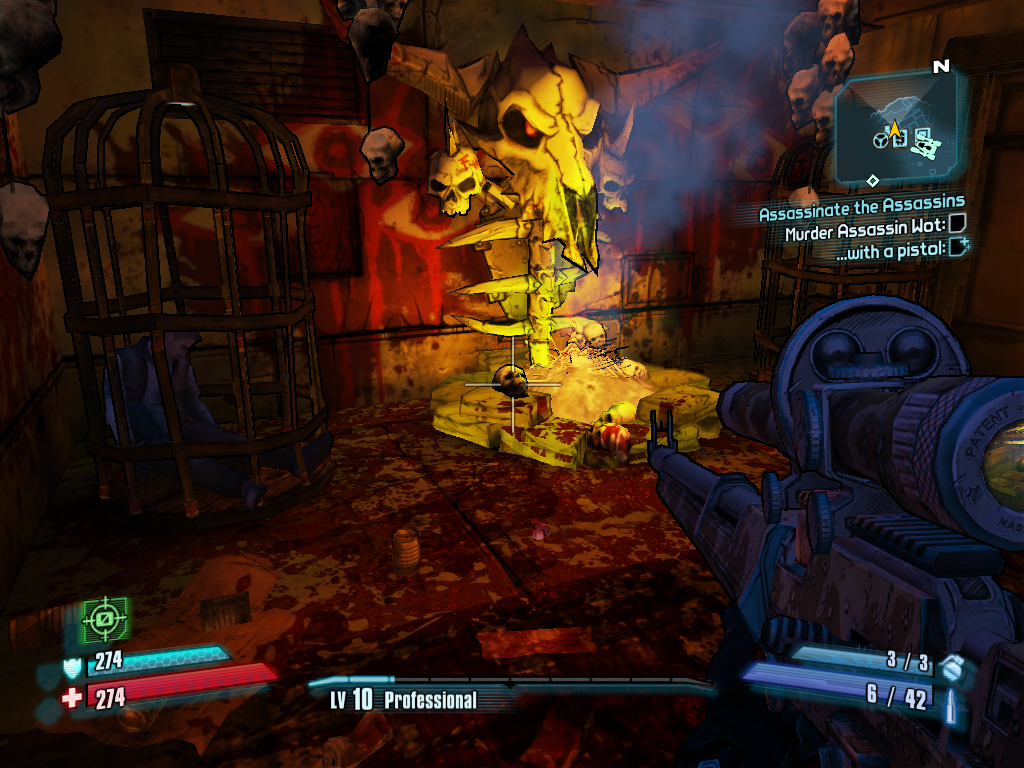Click the bullet ammo icon beside 6/42

951,697
